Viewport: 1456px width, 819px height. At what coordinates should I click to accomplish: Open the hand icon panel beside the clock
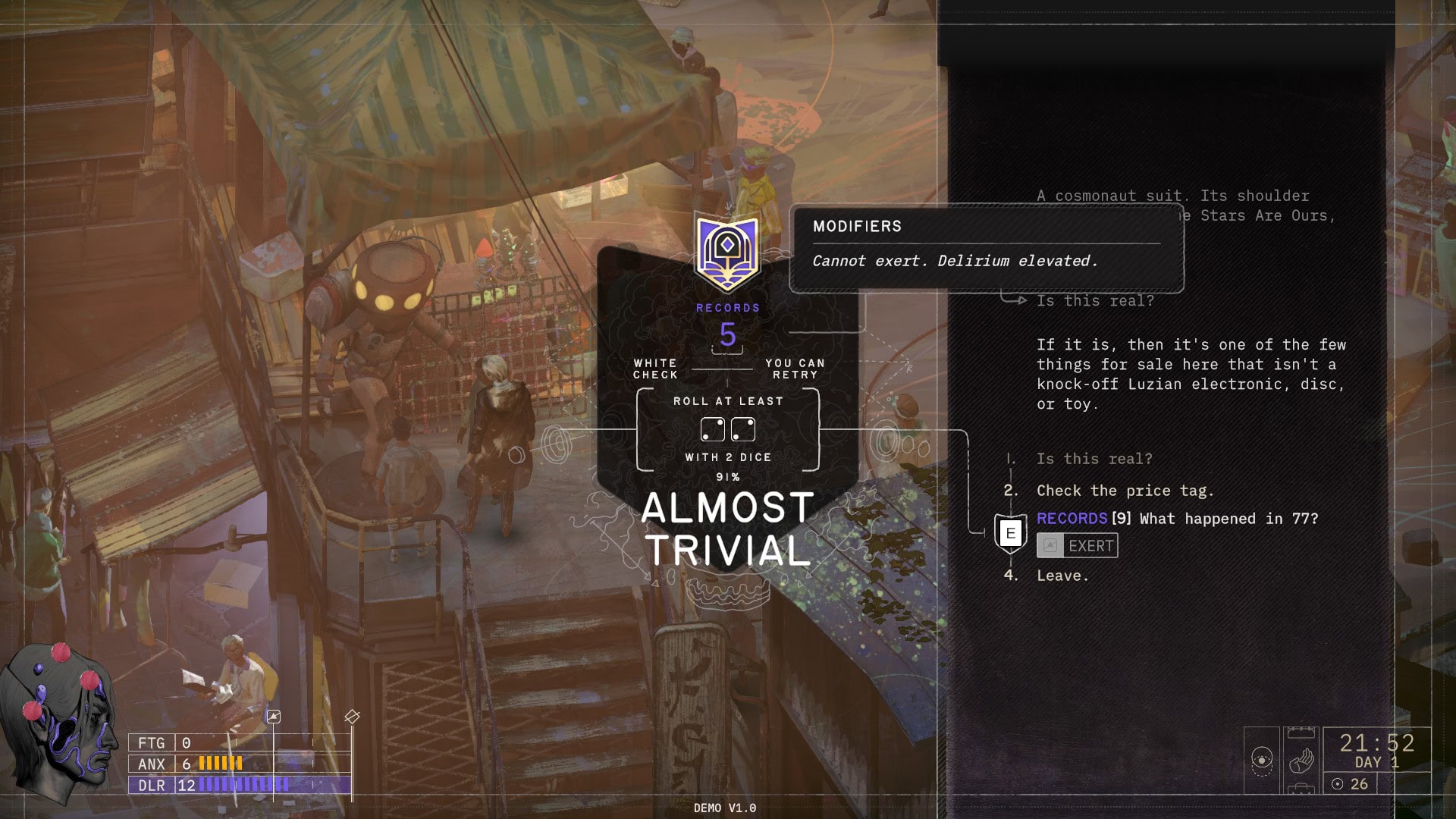[1301, 759]
